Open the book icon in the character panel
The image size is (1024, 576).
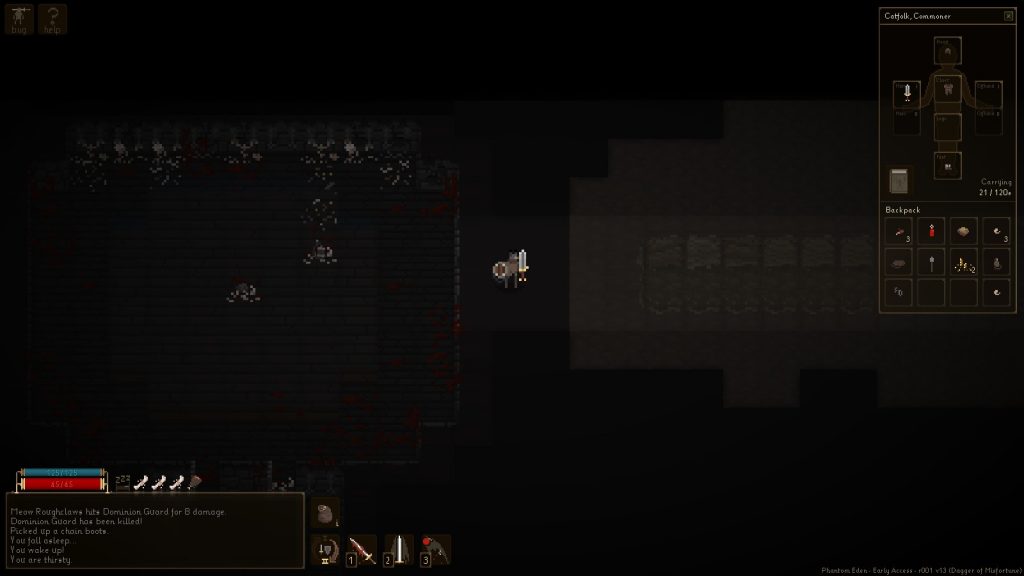pyautogui.click(x=899, y=181)
